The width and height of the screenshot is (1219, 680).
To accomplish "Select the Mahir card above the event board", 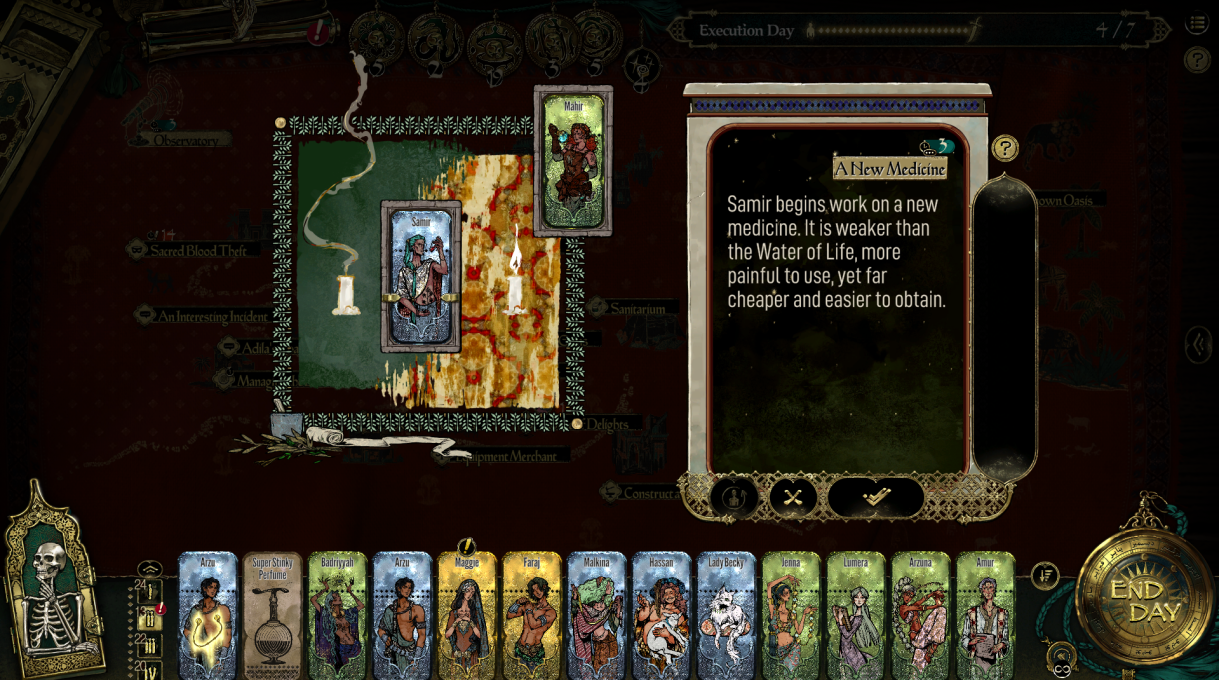I will (x=573, y=160).
